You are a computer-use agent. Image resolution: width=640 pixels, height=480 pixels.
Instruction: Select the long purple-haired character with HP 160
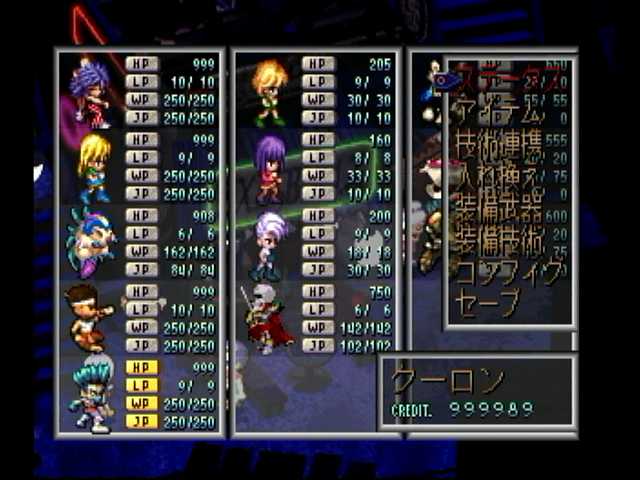(268, 167)
